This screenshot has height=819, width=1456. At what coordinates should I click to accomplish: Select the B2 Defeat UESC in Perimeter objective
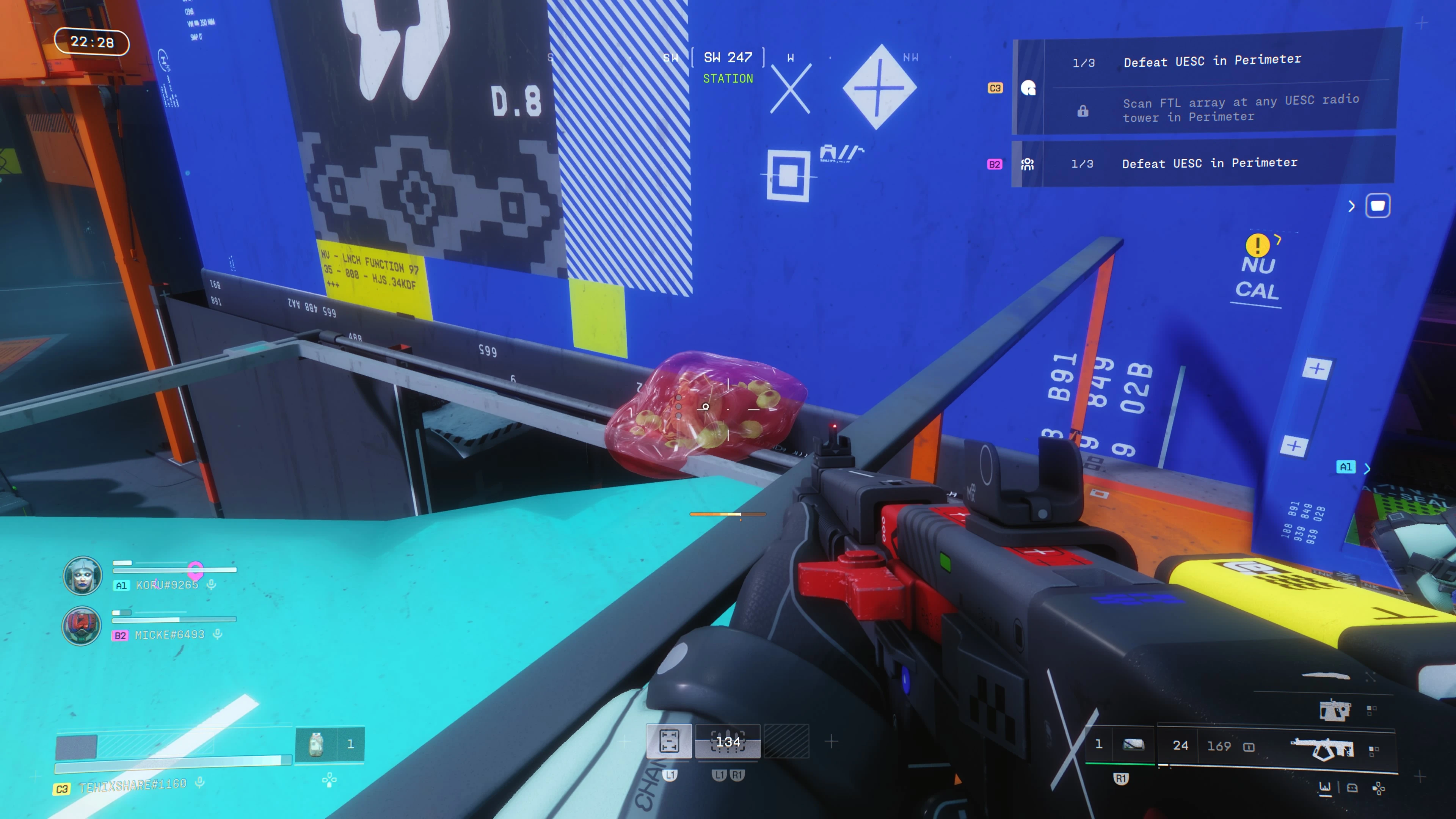[1209, 163]
